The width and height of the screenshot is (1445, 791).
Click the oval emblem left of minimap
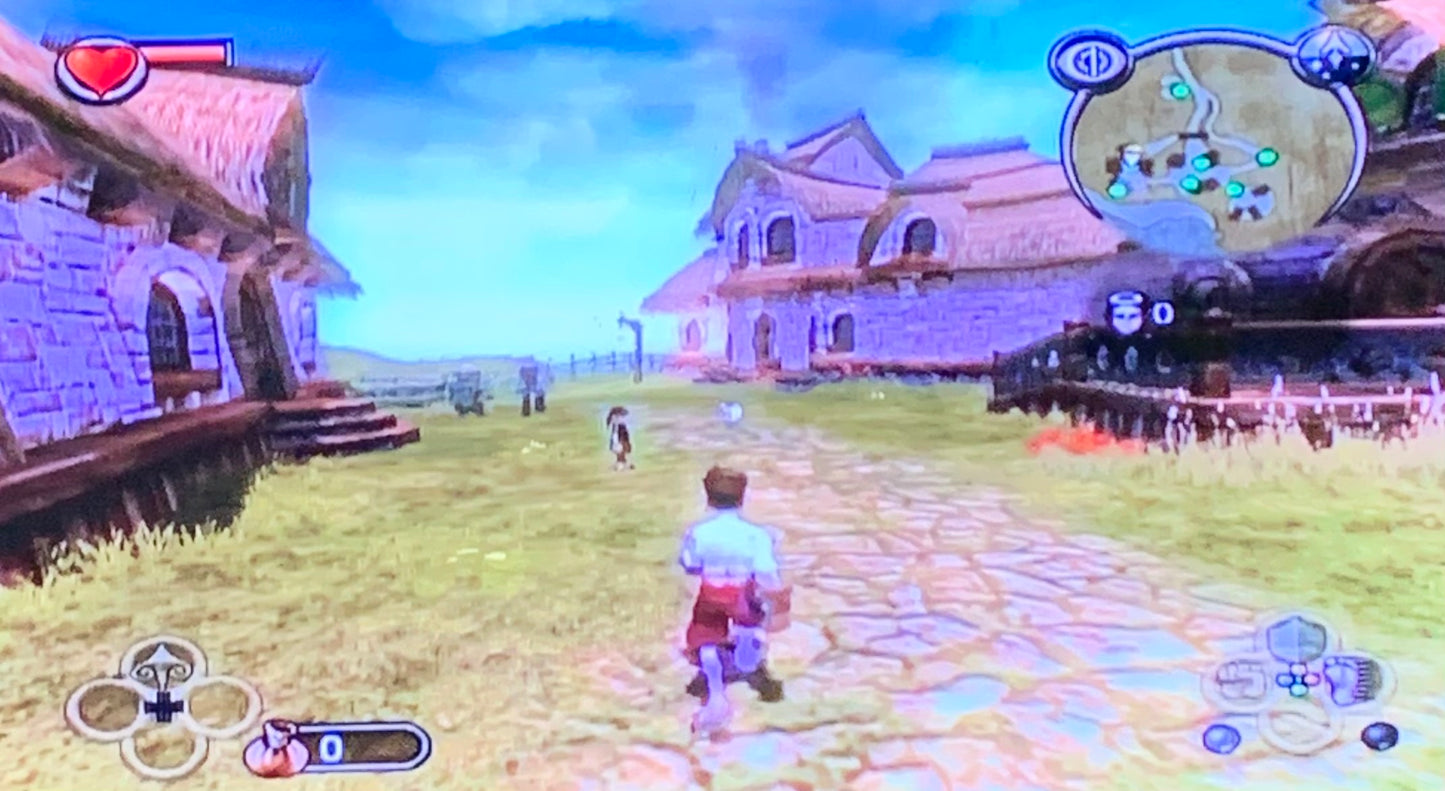(1090, 62)
